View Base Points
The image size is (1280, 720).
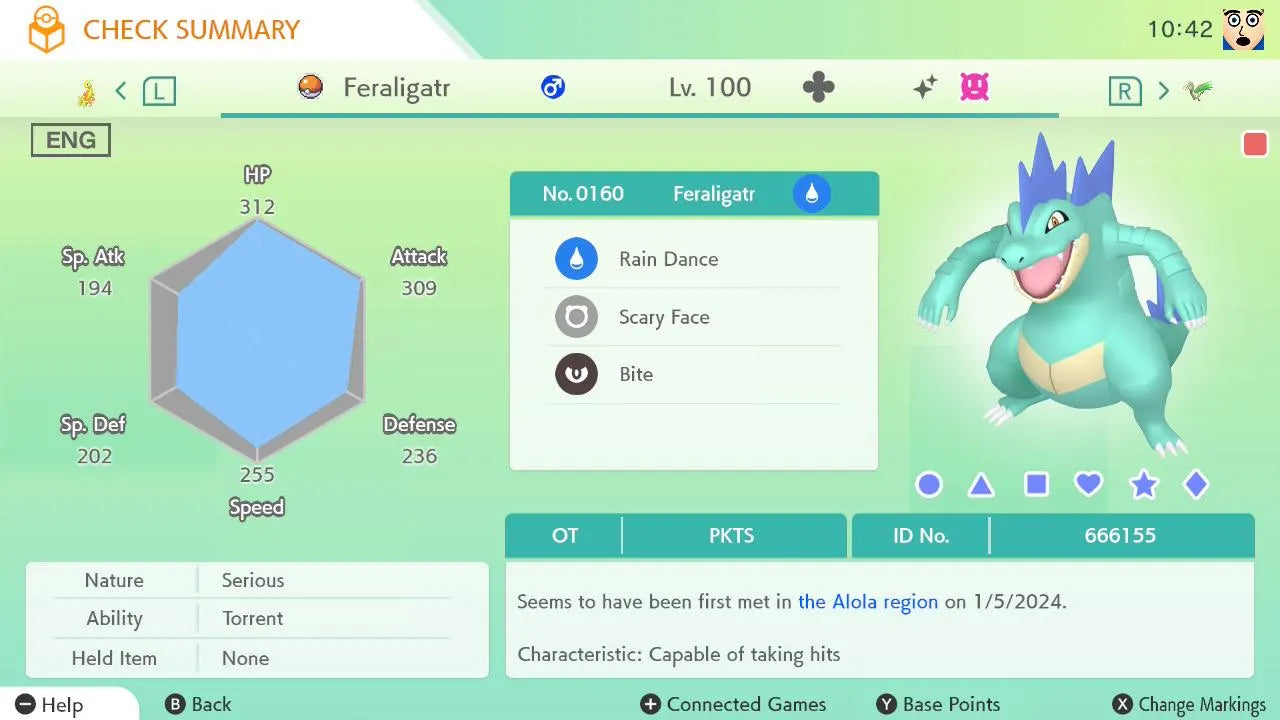pos(938,705)
